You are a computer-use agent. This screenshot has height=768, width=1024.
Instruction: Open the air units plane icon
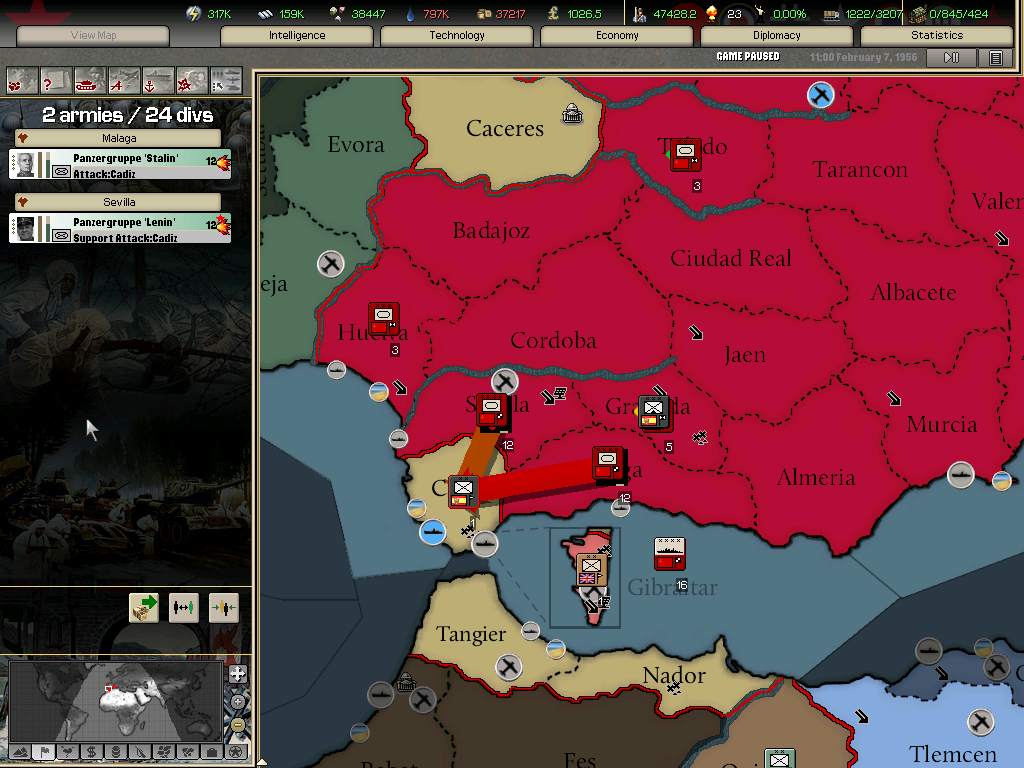[x=124, y=79]
